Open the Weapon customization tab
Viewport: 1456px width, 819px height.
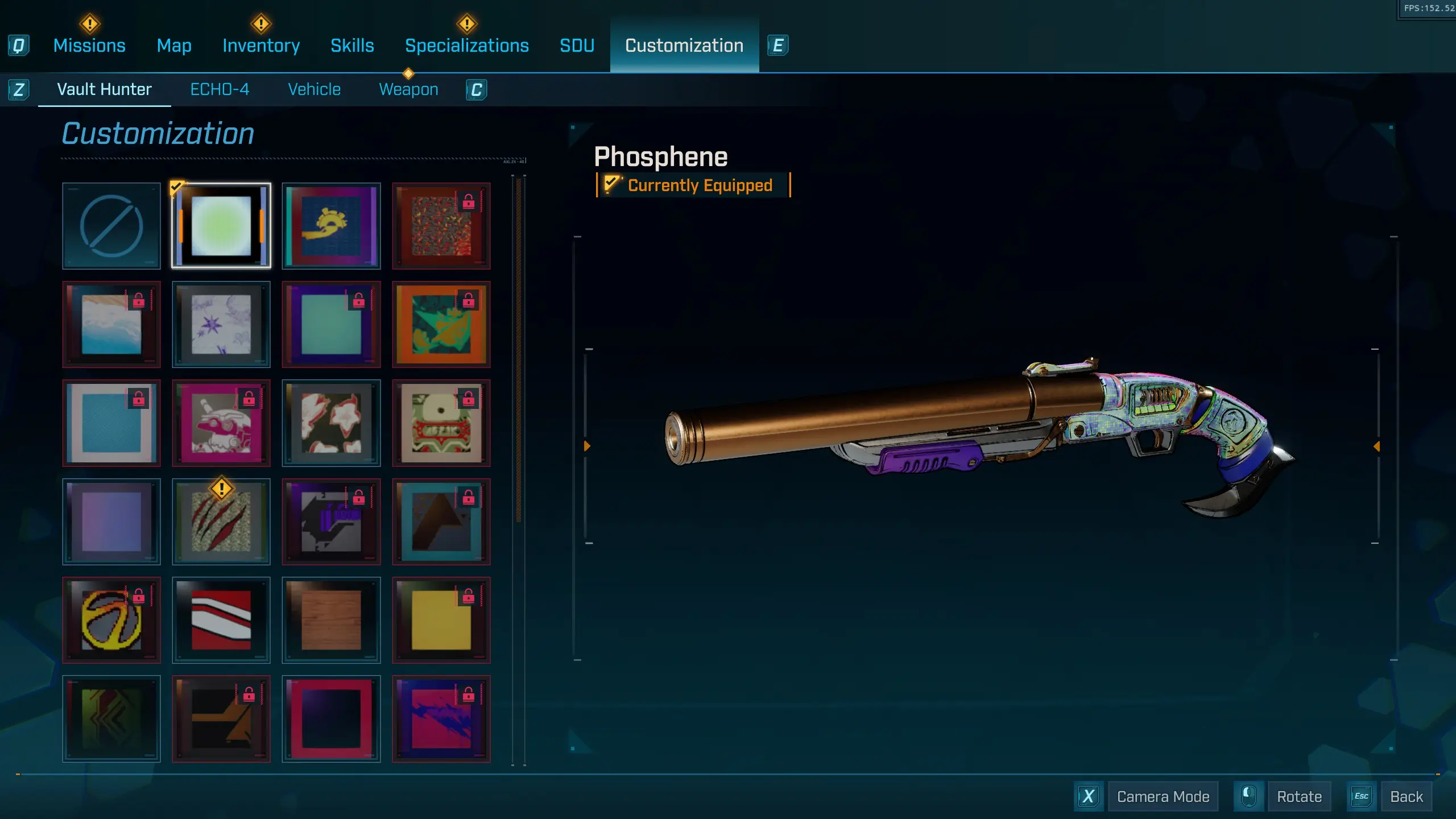pos(408,89)
